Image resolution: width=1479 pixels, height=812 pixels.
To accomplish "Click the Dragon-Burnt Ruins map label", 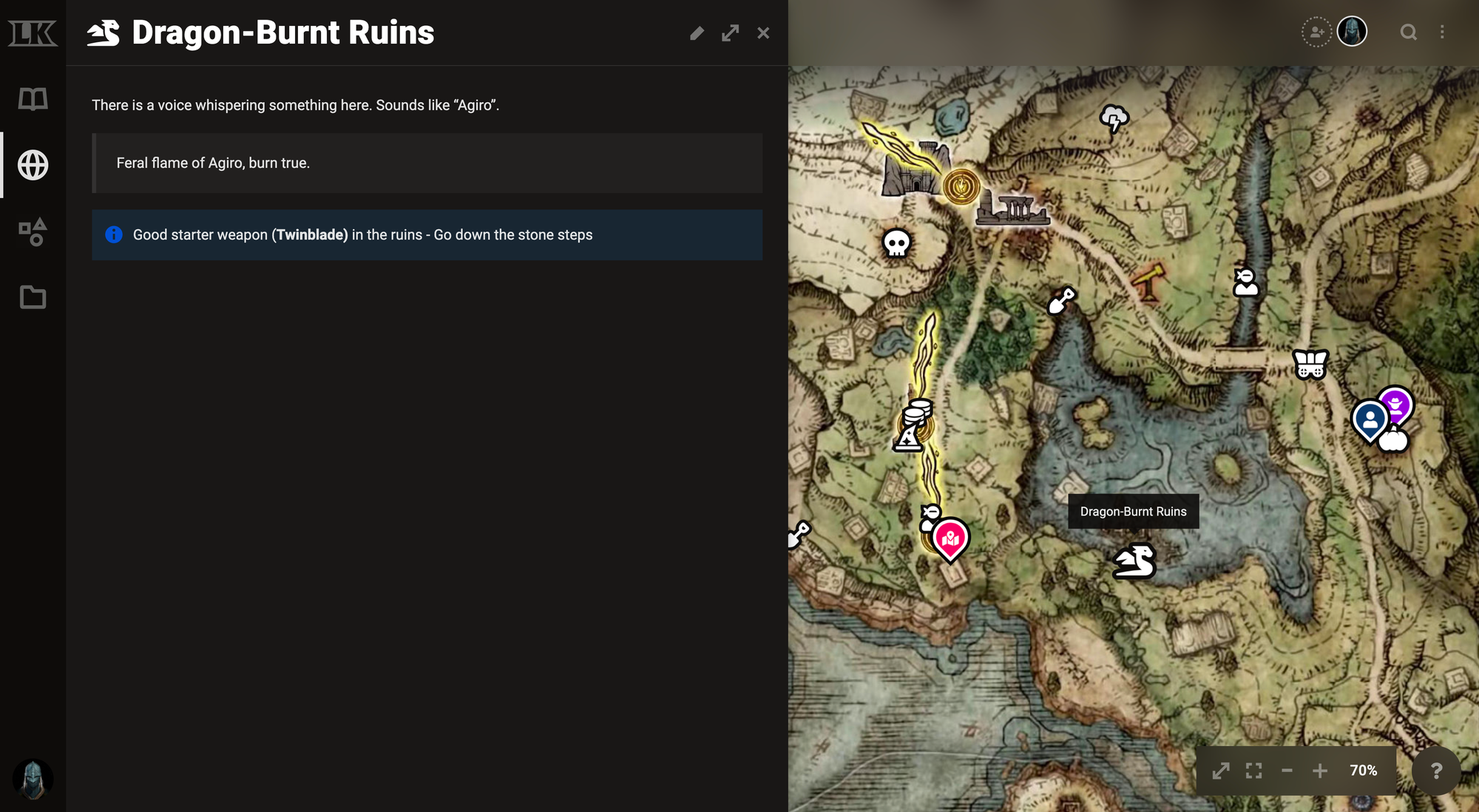I will (1133, 511).
